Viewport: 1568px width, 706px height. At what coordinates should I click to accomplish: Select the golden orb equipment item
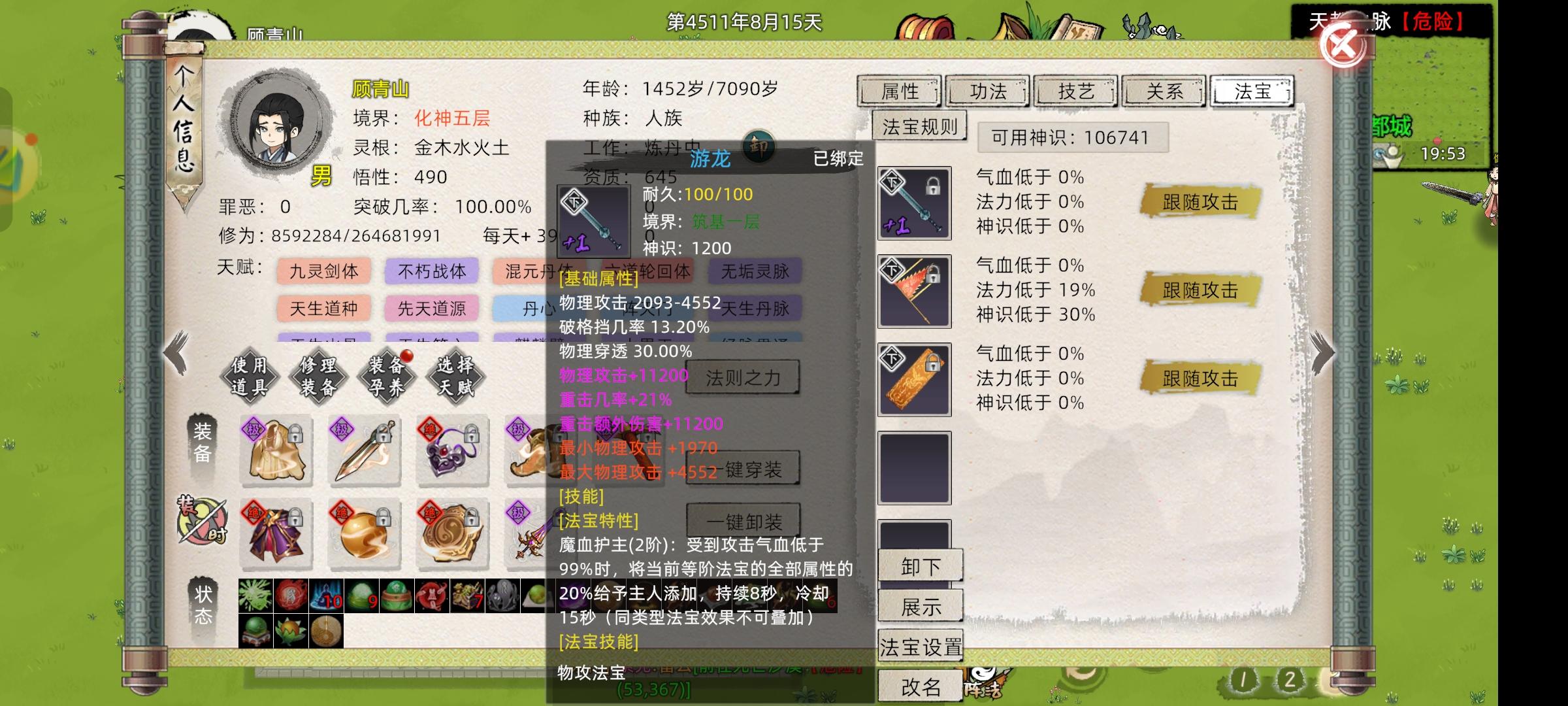click(x=364, y=535)
